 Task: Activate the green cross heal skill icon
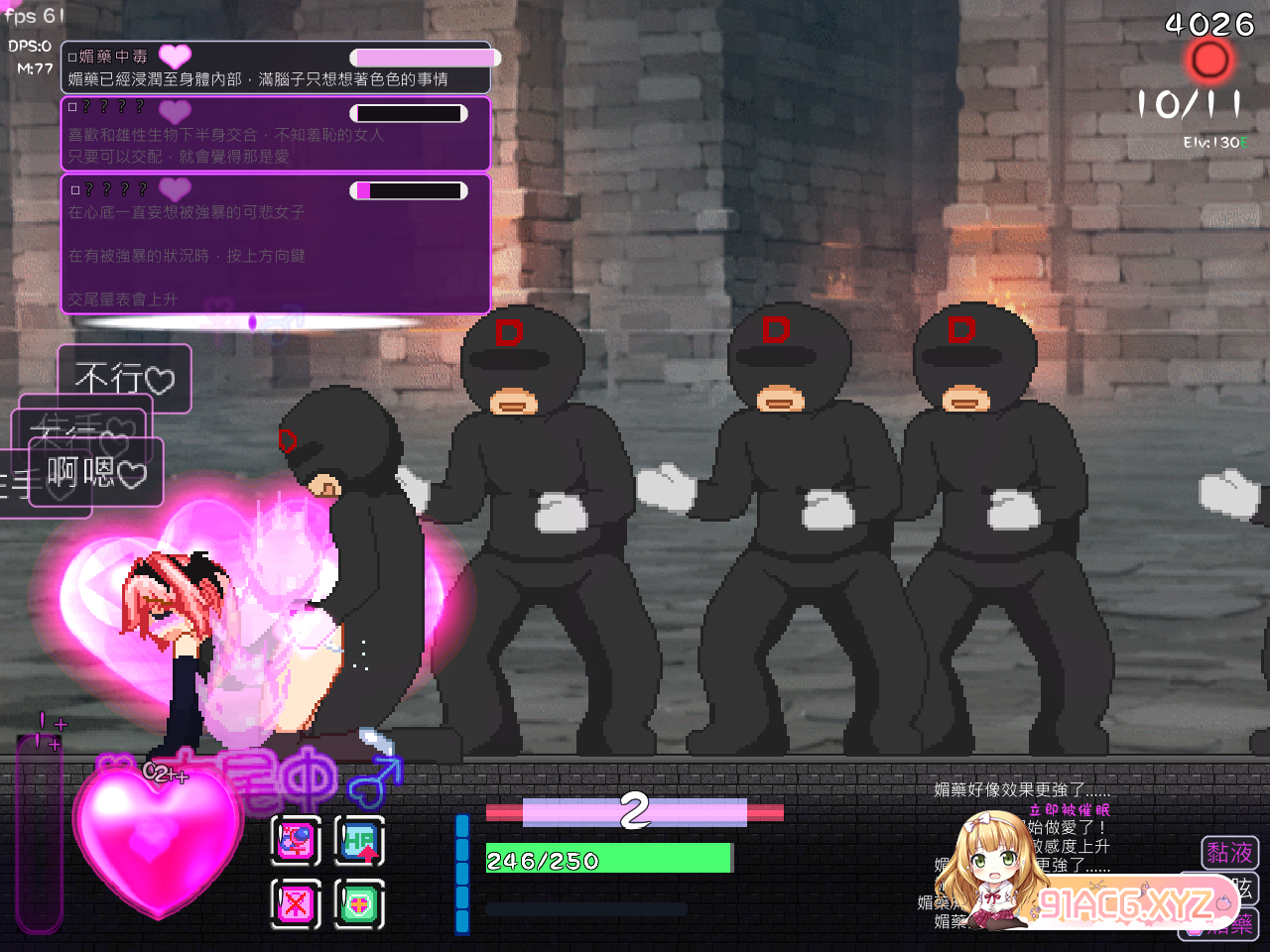click(x=360, y=902)
